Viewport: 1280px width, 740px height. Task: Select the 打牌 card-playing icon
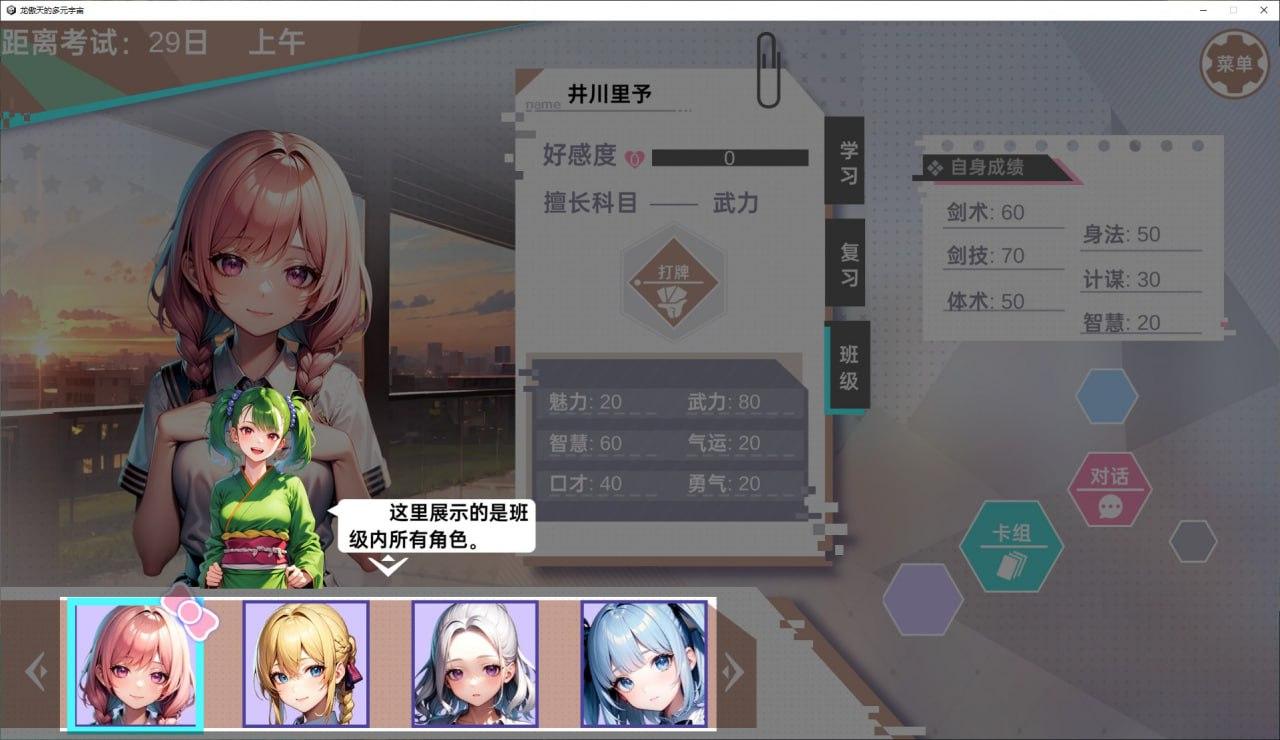(672, 282)
